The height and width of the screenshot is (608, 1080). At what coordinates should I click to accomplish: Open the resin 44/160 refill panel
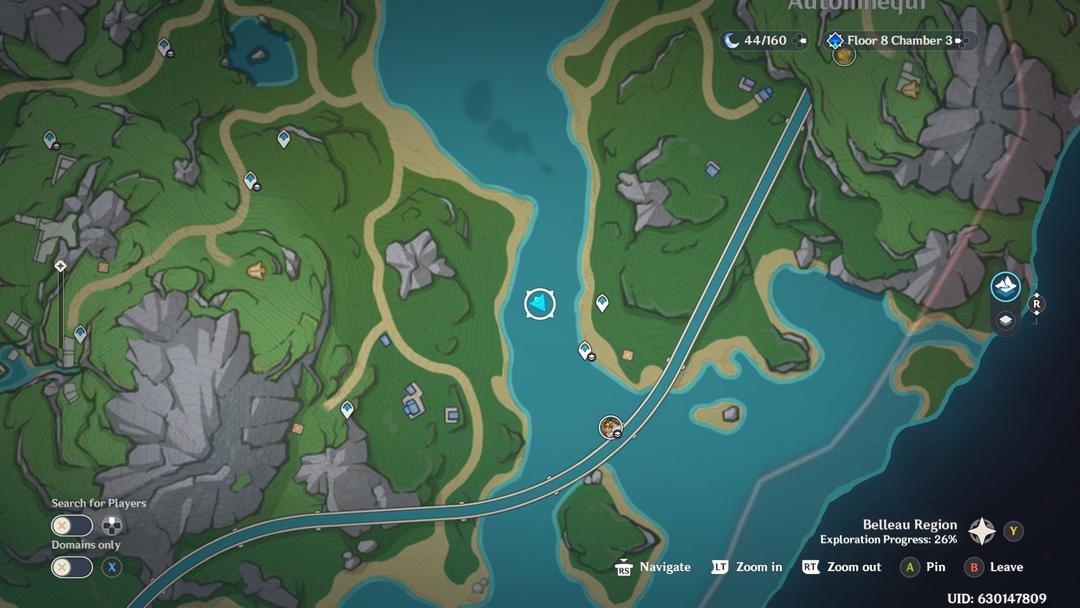coord(765,40)
